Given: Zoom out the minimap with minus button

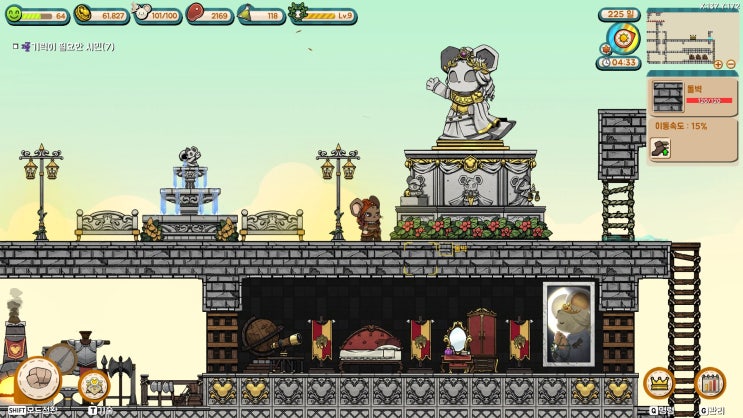Looking at the screenshot, I should [730, 64].
